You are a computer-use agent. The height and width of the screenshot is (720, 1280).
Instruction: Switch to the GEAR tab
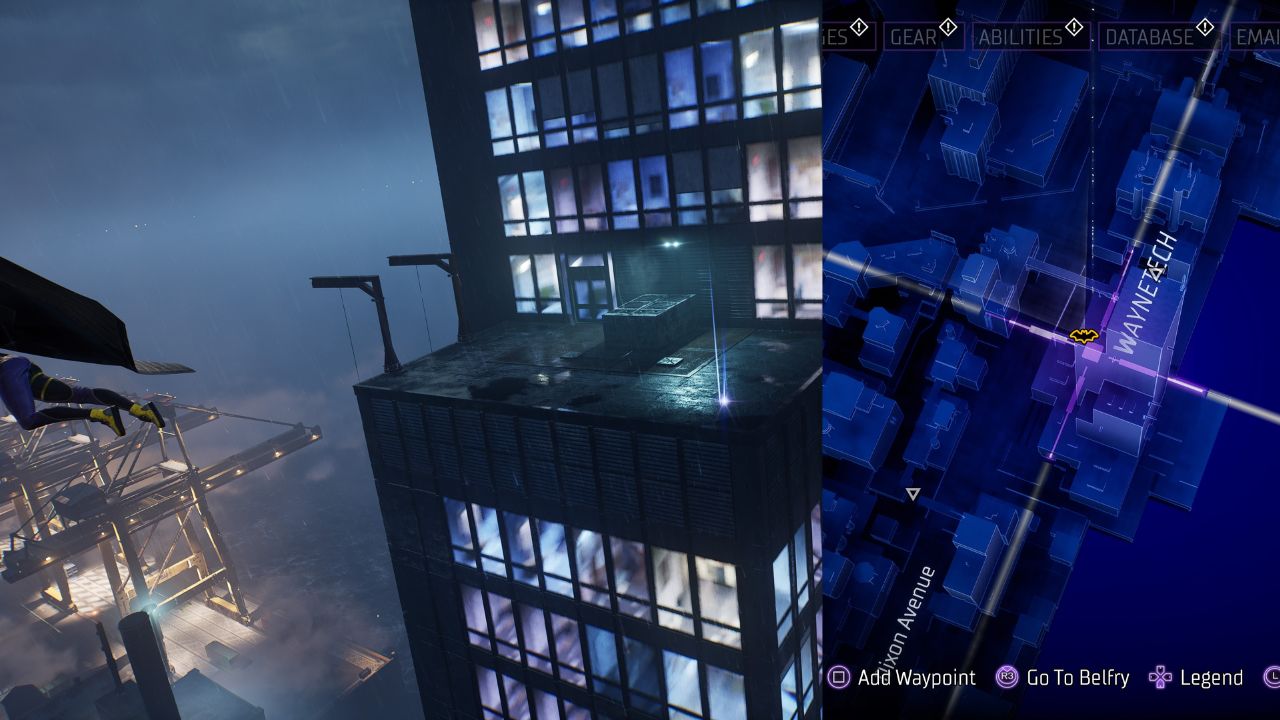pyautogui.click(x=915, y=38)
